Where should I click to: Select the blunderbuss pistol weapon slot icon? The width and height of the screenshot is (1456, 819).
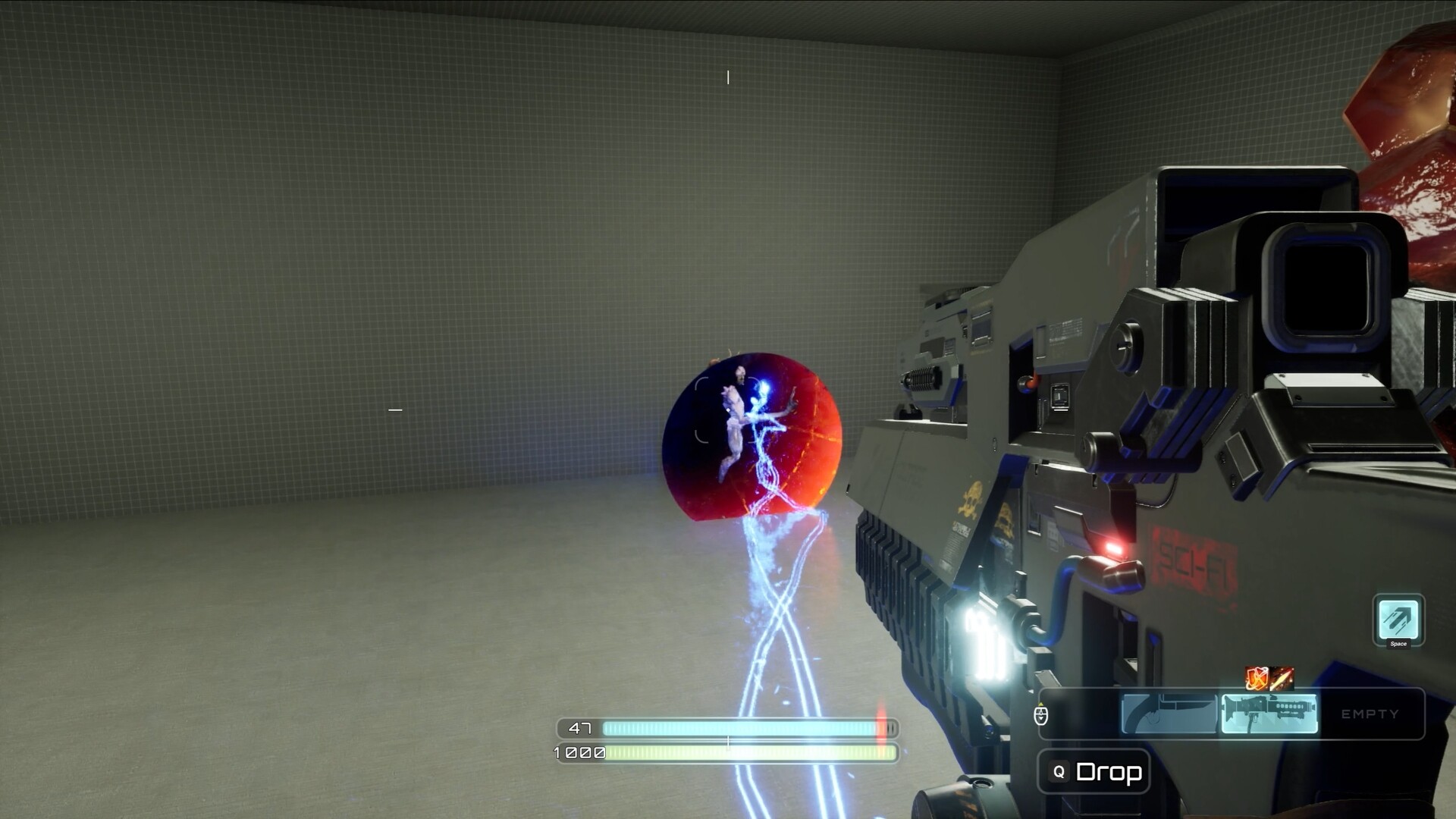tap(1168, 713)
